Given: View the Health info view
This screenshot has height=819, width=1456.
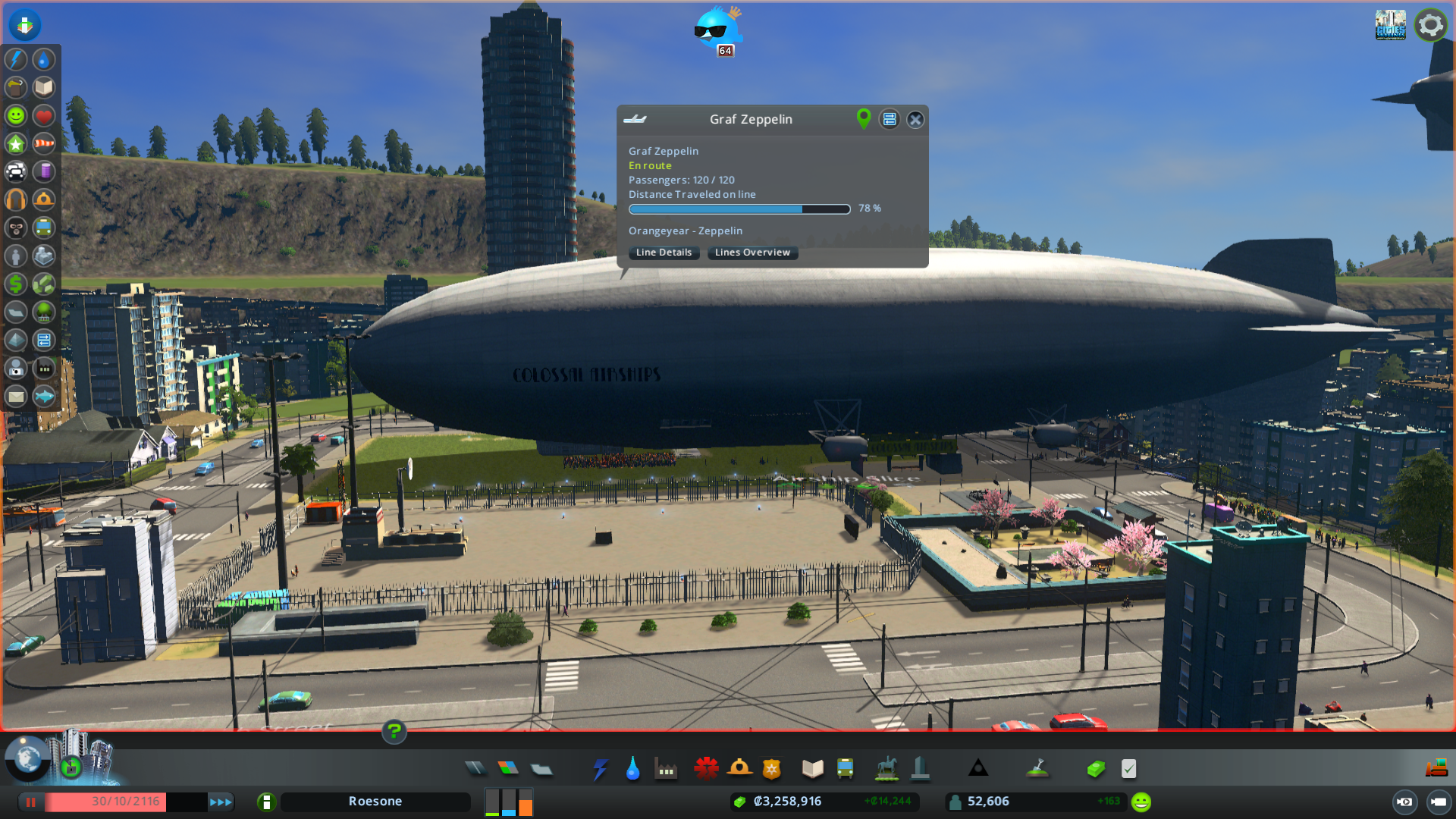Looking at the screenshot, I should coord(44,116).
